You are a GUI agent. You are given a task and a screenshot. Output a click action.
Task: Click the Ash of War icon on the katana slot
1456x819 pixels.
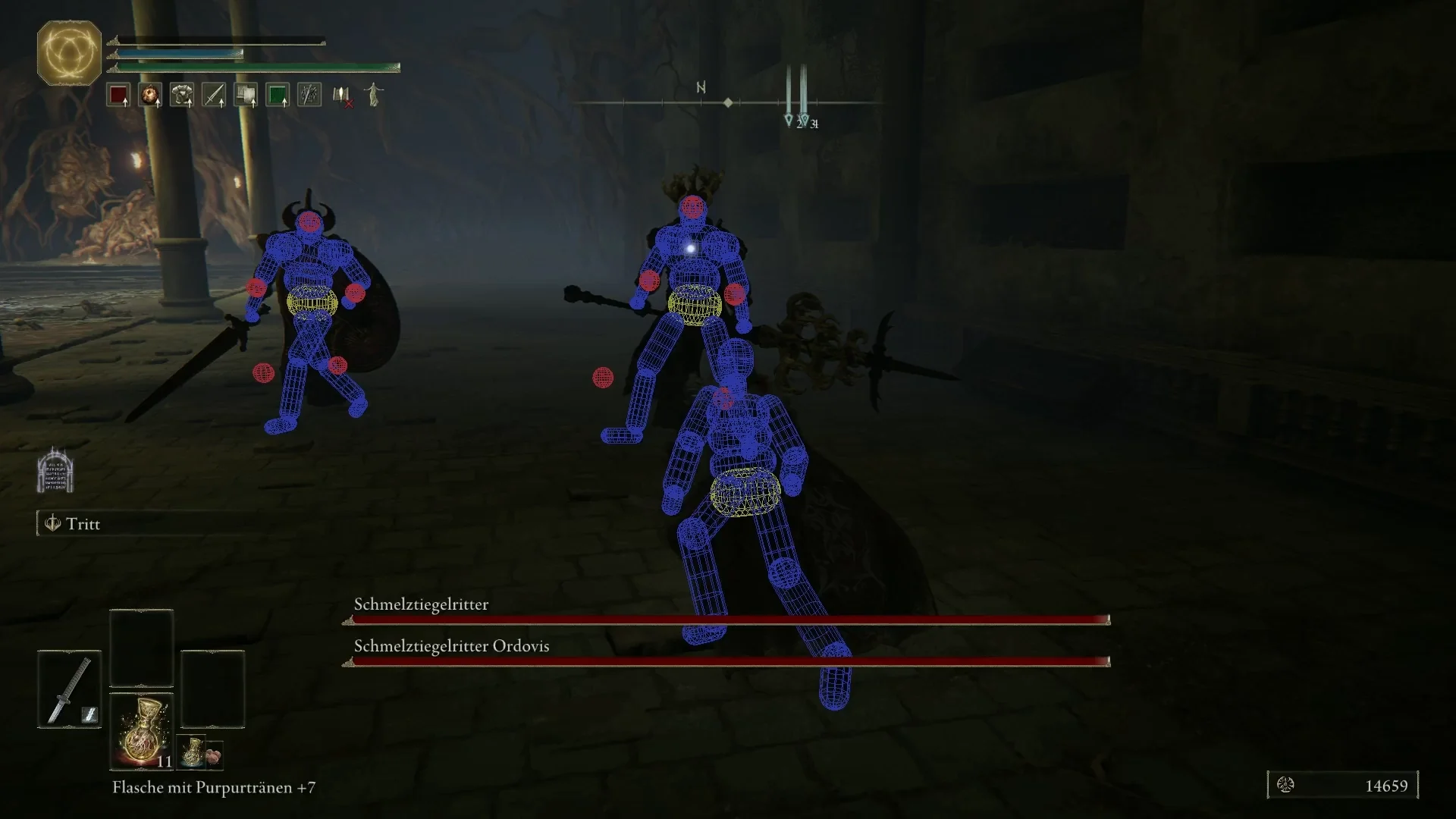[89, 714]
